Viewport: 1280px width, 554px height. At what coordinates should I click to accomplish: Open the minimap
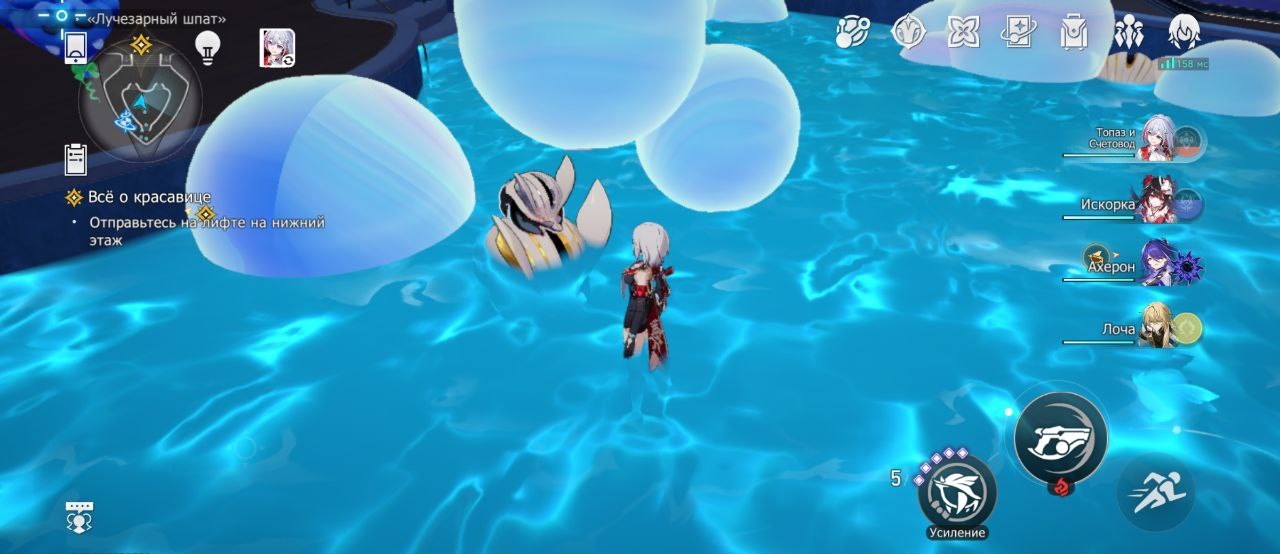pyautogui.click(x=139, y=100)
